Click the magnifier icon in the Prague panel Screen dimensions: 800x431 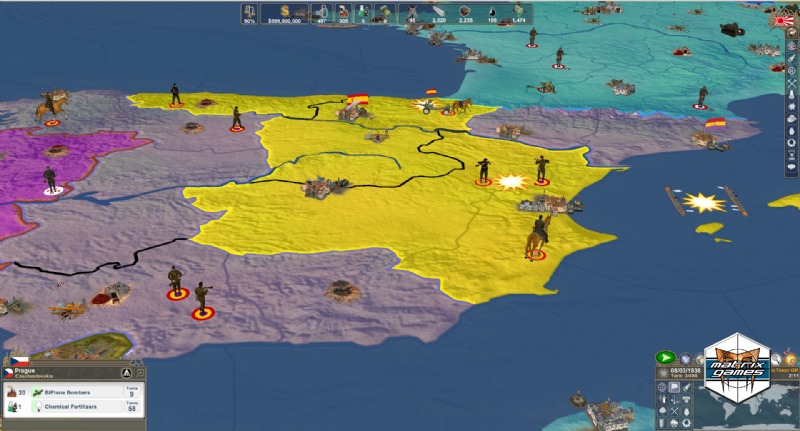141,373
